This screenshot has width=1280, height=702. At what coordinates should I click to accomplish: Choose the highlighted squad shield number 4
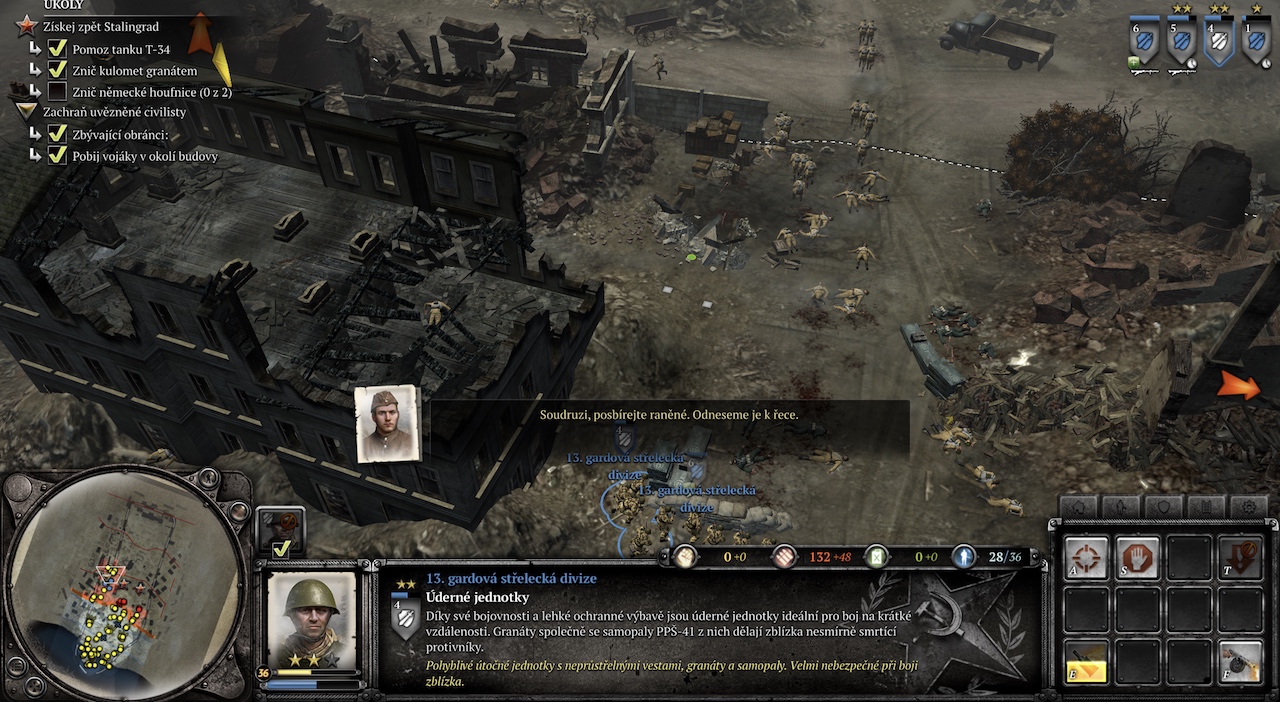(1219, 42)
